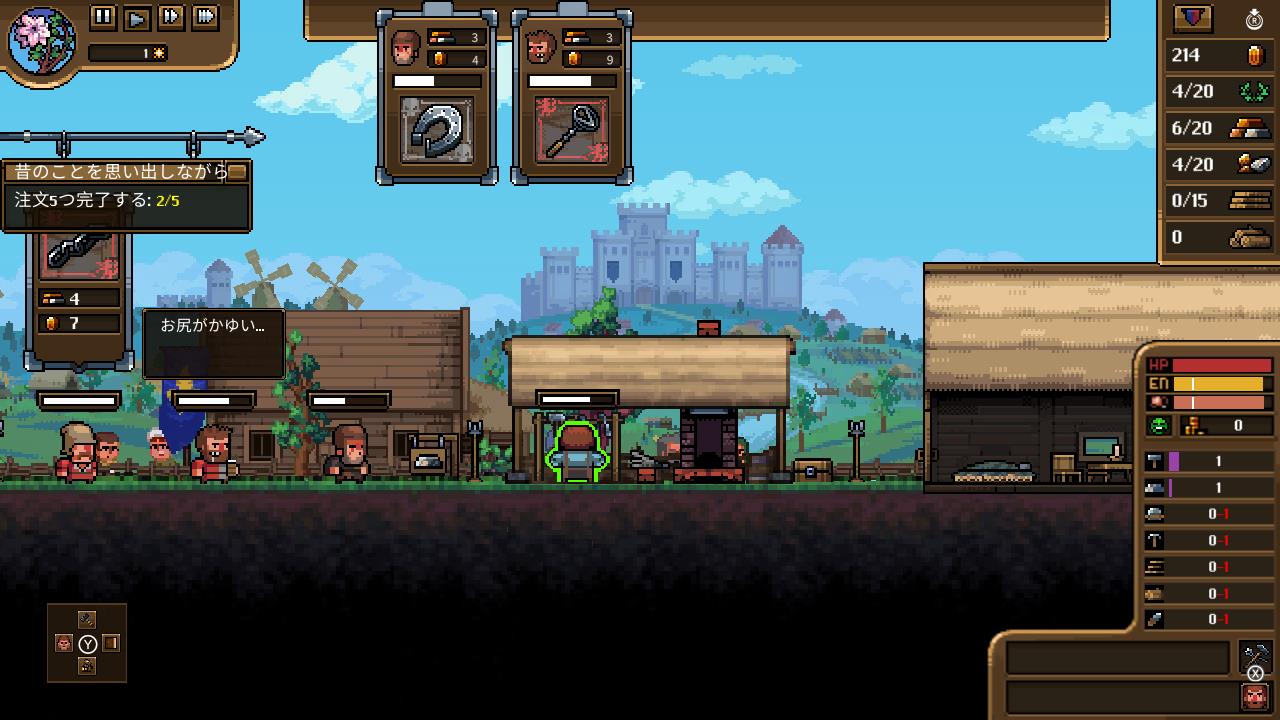Select the pickaxe mining skill row
This screenshot has width=1280, height=720.
coord(1210,540)
